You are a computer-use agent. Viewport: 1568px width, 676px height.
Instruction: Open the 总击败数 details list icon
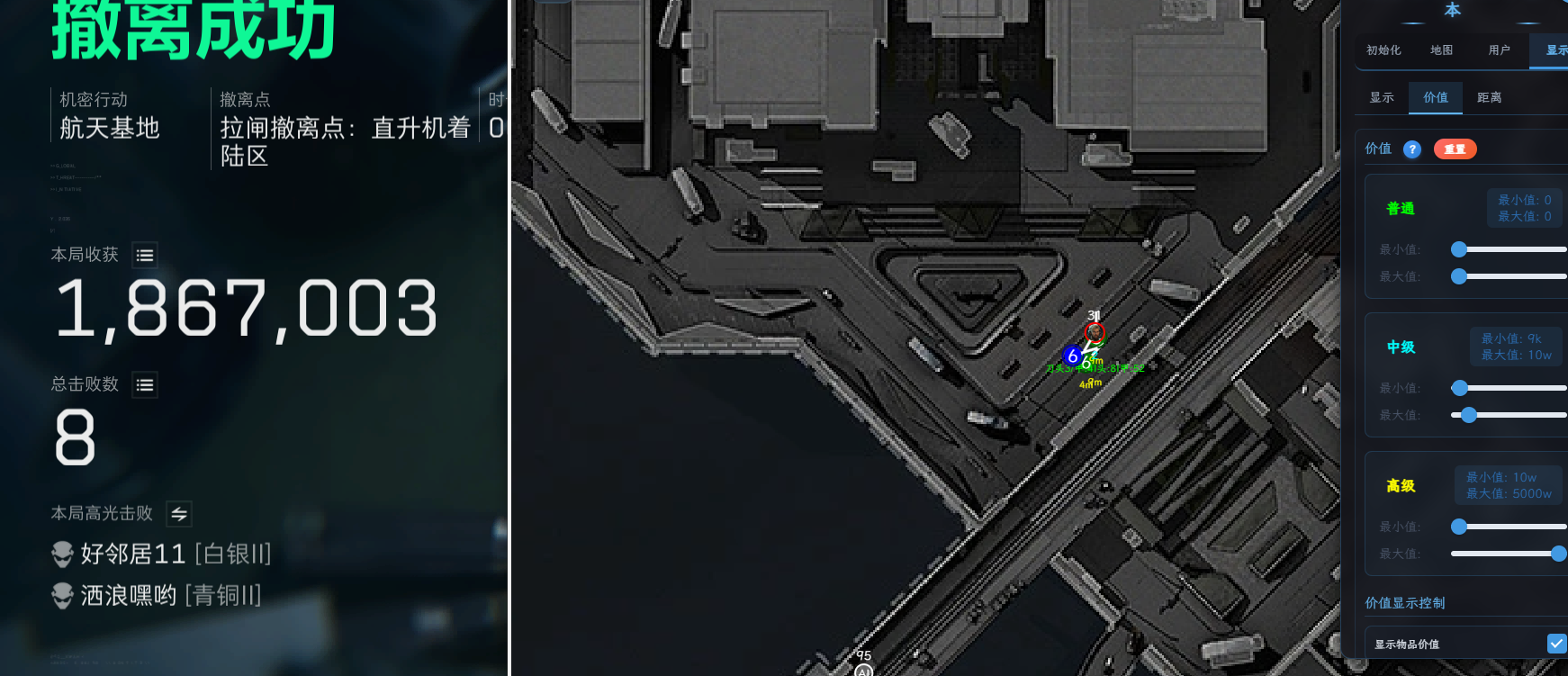(x=144, y=385)
